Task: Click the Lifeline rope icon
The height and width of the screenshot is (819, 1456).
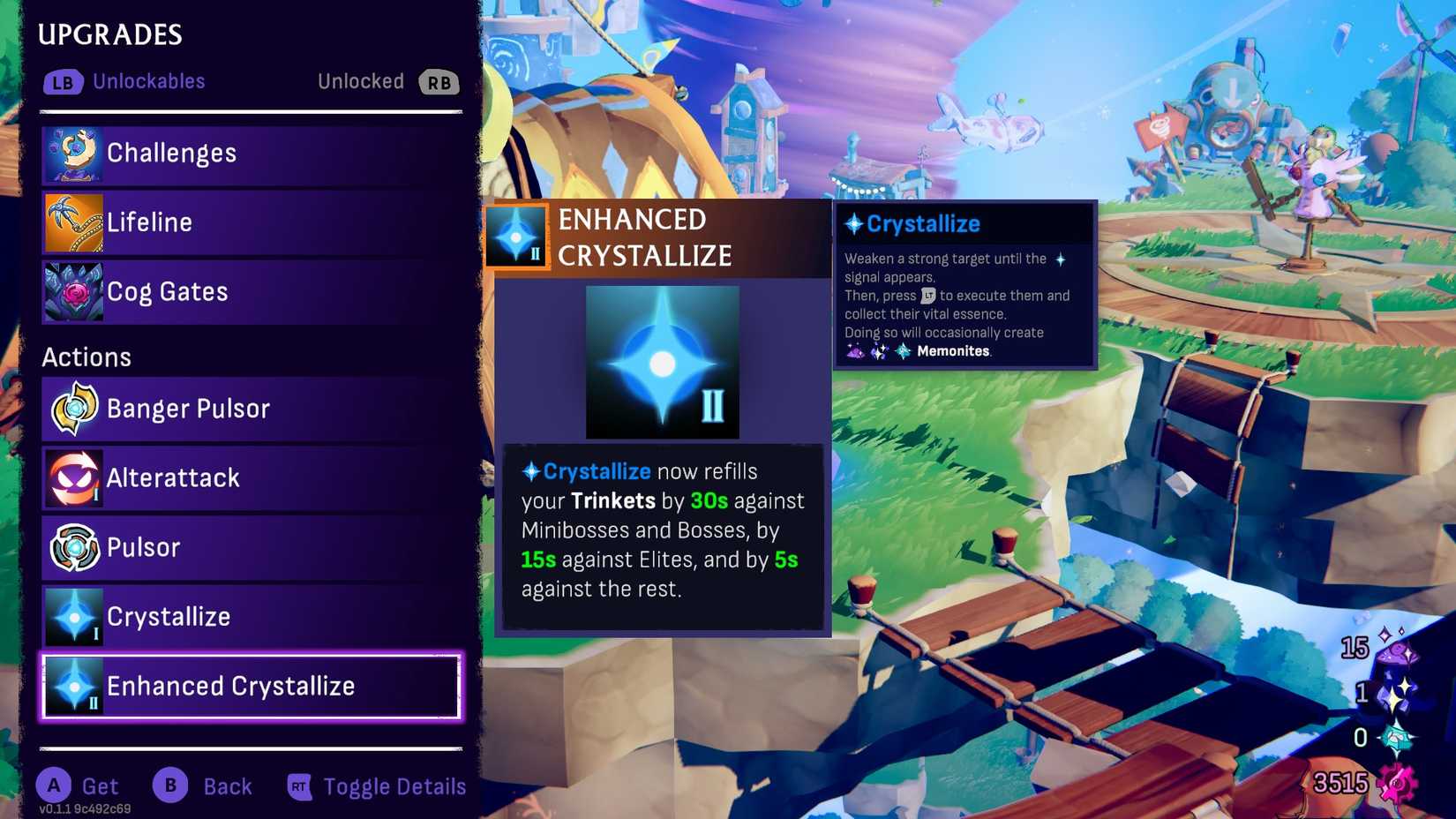Action: [x=73, y=222]
